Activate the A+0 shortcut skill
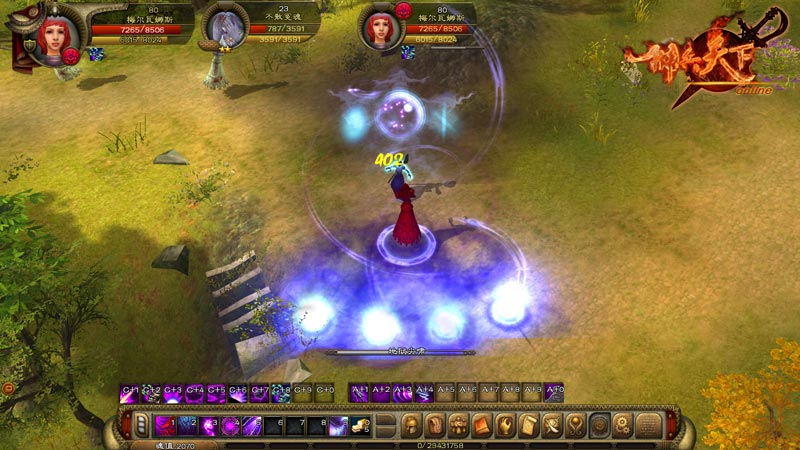Image resolution: width=800 pixels, height=450 pixels. [x=553, y=394]
